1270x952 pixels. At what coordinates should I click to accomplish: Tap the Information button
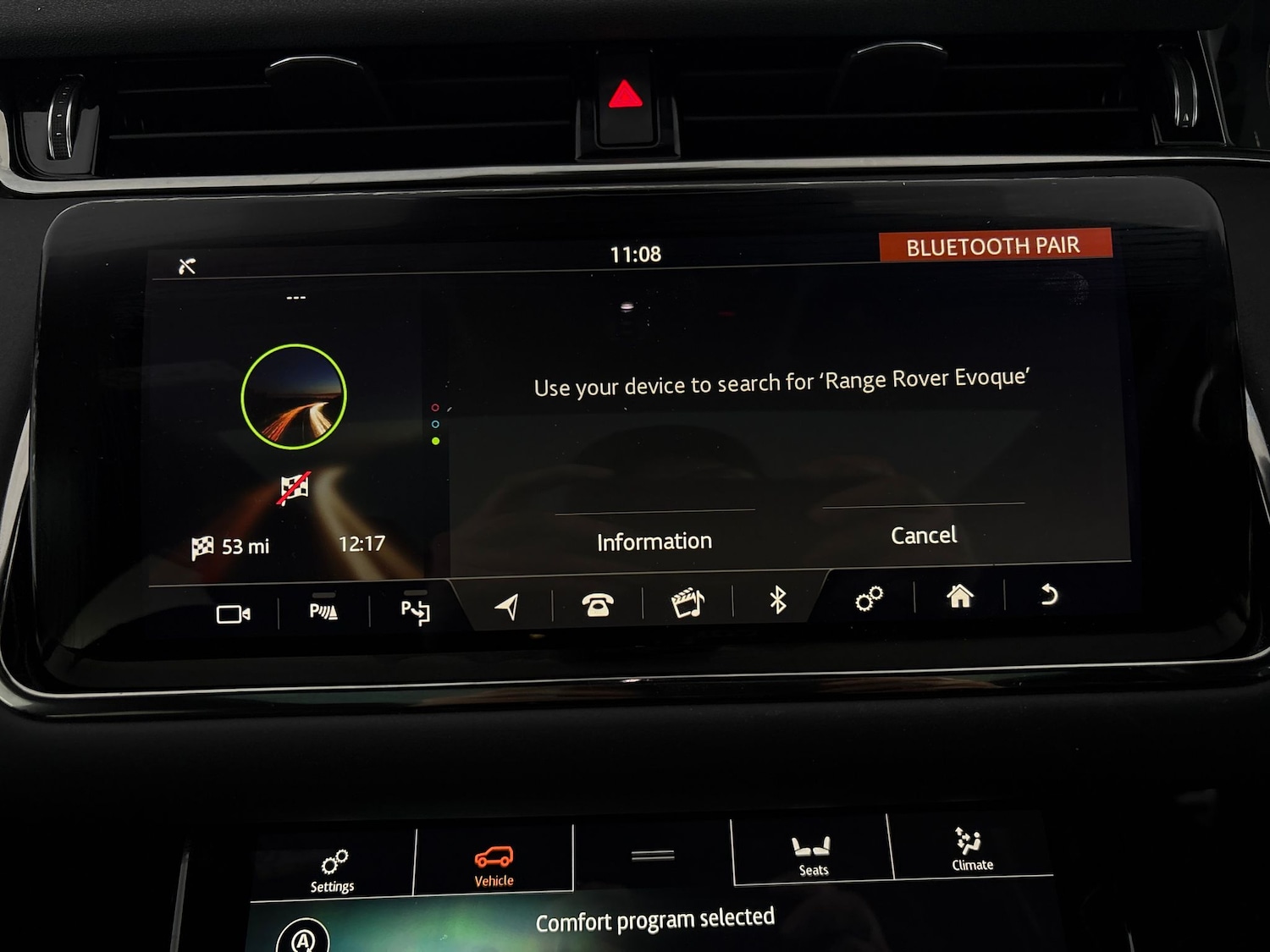(x=653, y=541)
